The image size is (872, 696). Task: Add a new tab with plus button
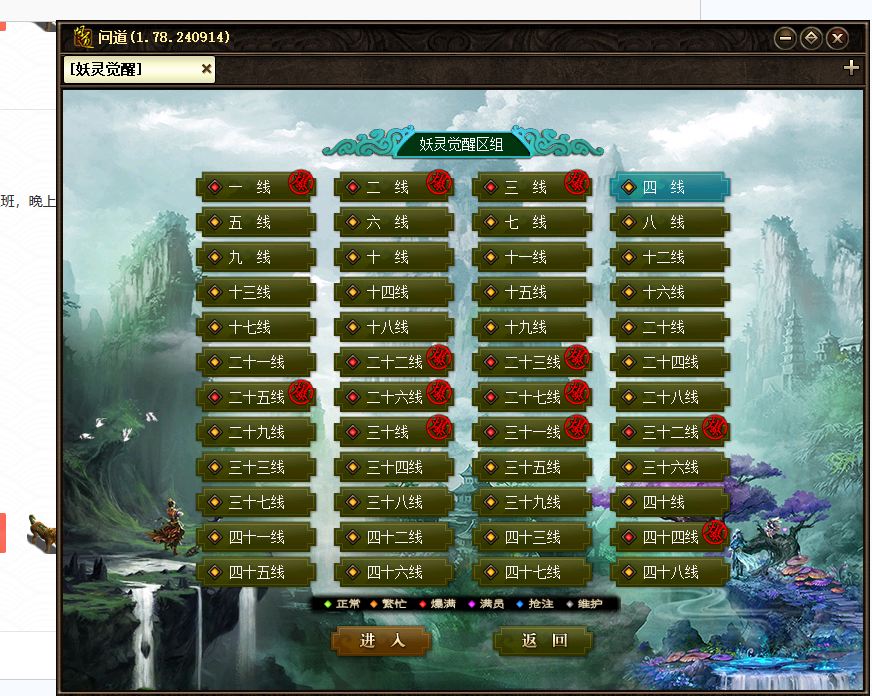[851, 68]
